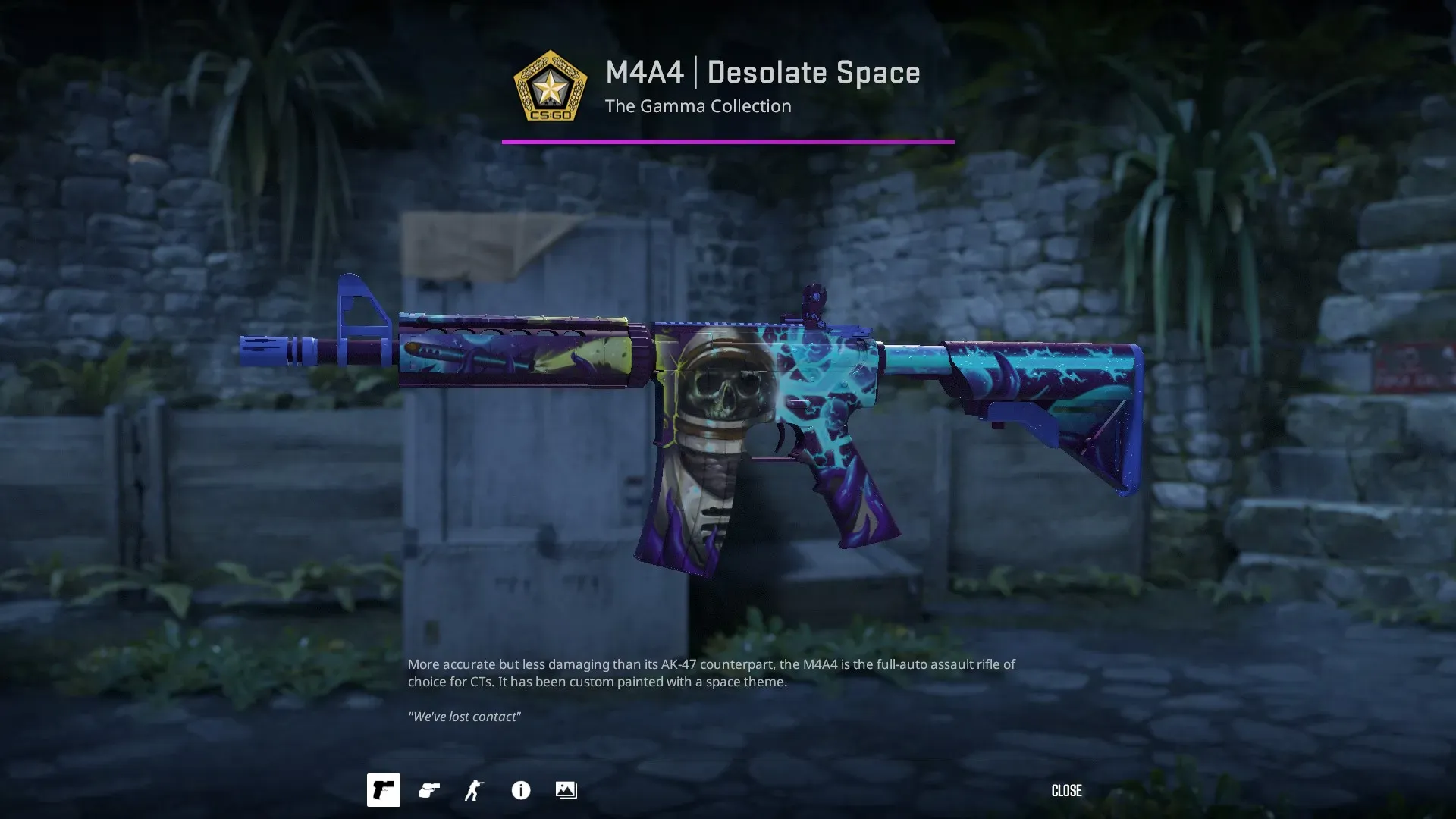This screenshot has width=1456, height=819.
Task: Select the weapon-only view pistol icon
Action: pyautogui.click(x=383, y=790)
